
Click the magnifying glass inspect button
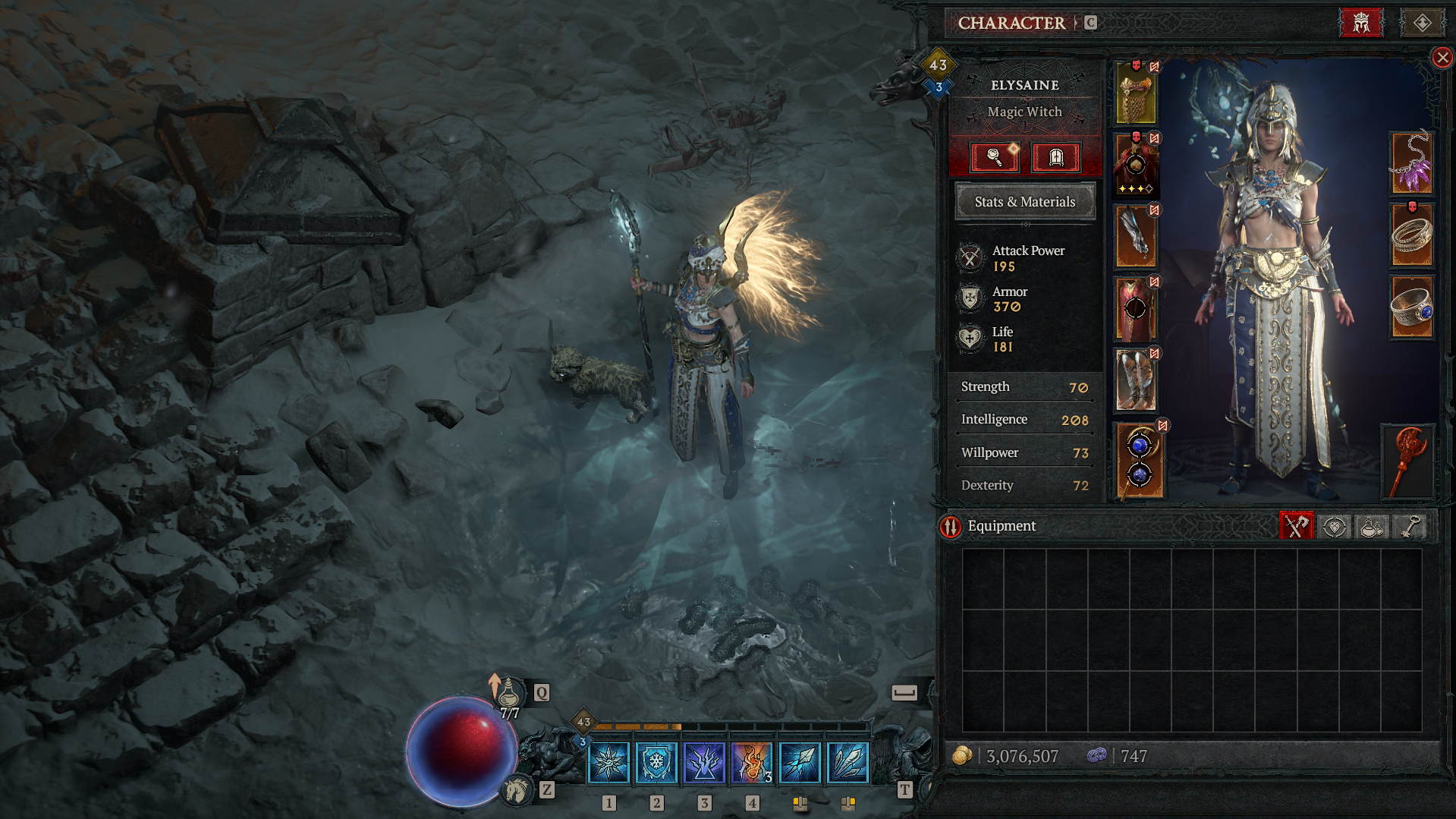[995, 157]
